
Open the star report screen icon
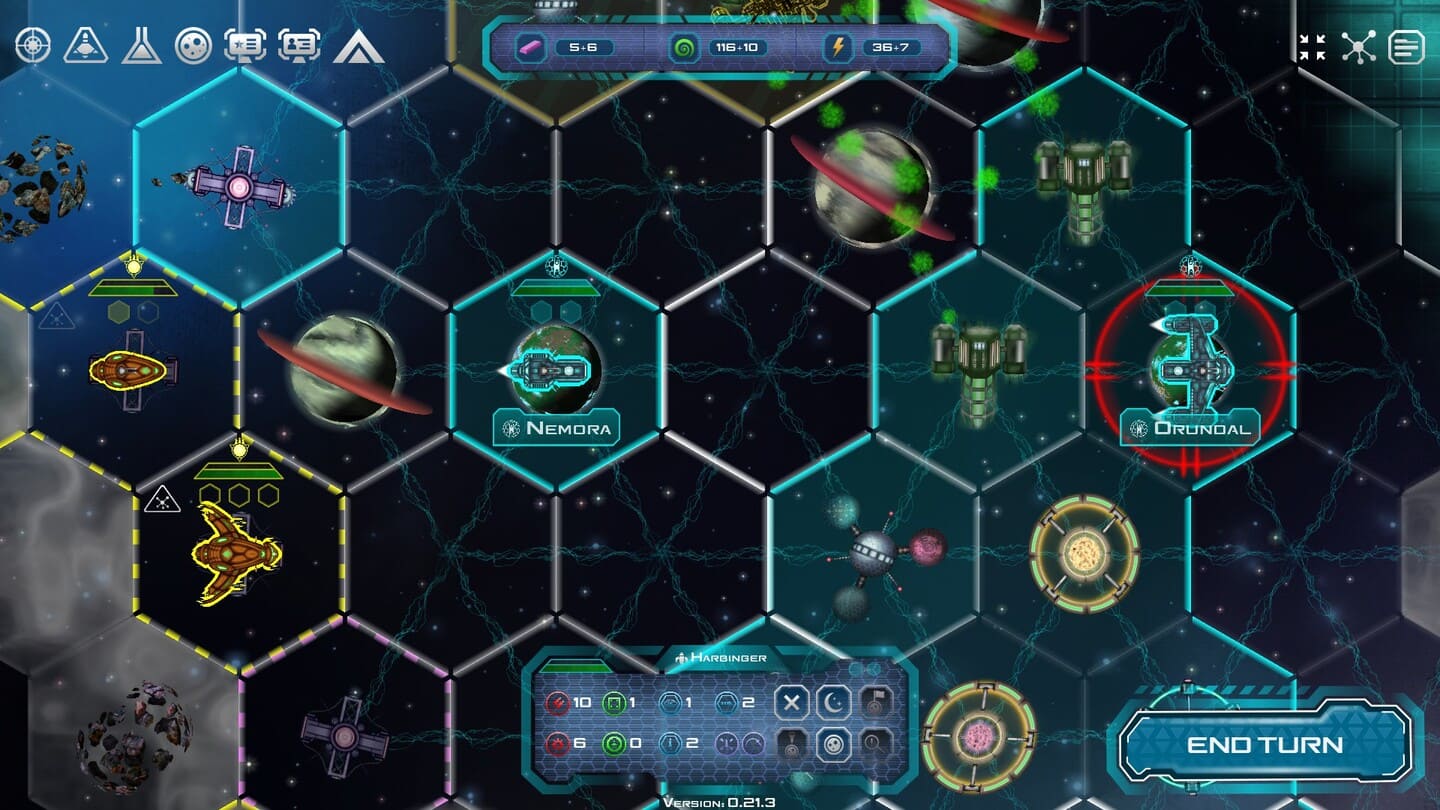click(246, 45)
